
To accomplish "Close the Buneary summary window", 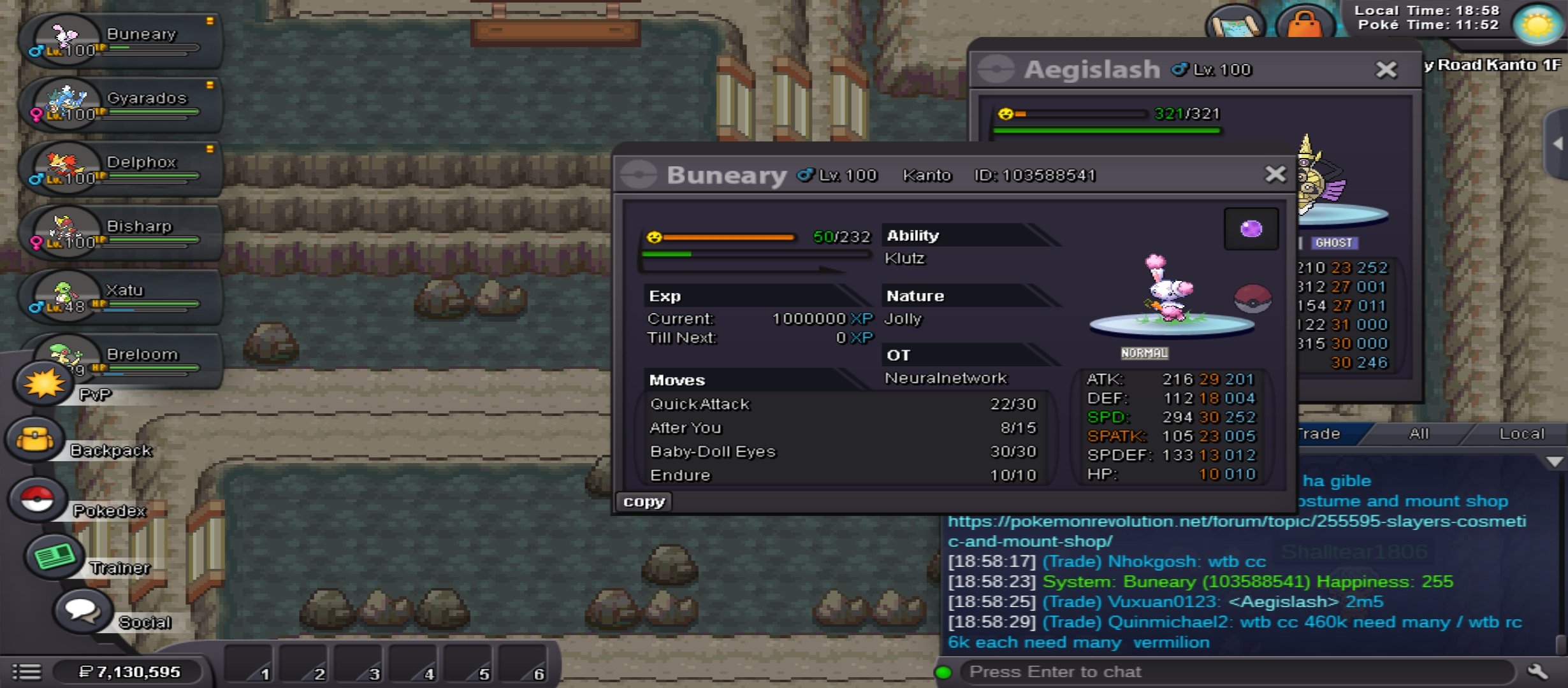I will point(1275,174).
